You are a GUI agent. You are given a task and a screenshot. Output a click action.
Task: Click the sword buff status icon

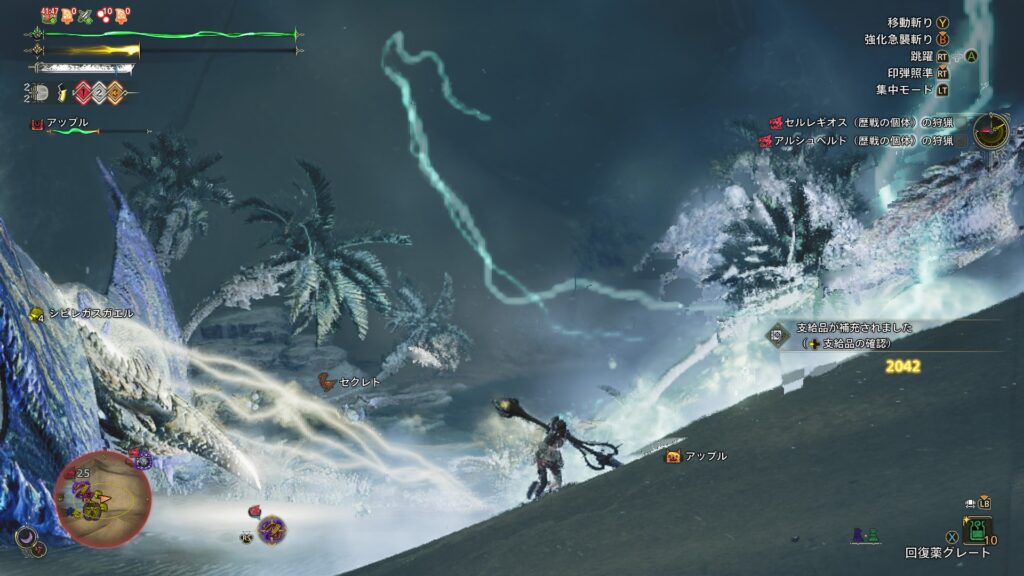click(x=86, y=15)
